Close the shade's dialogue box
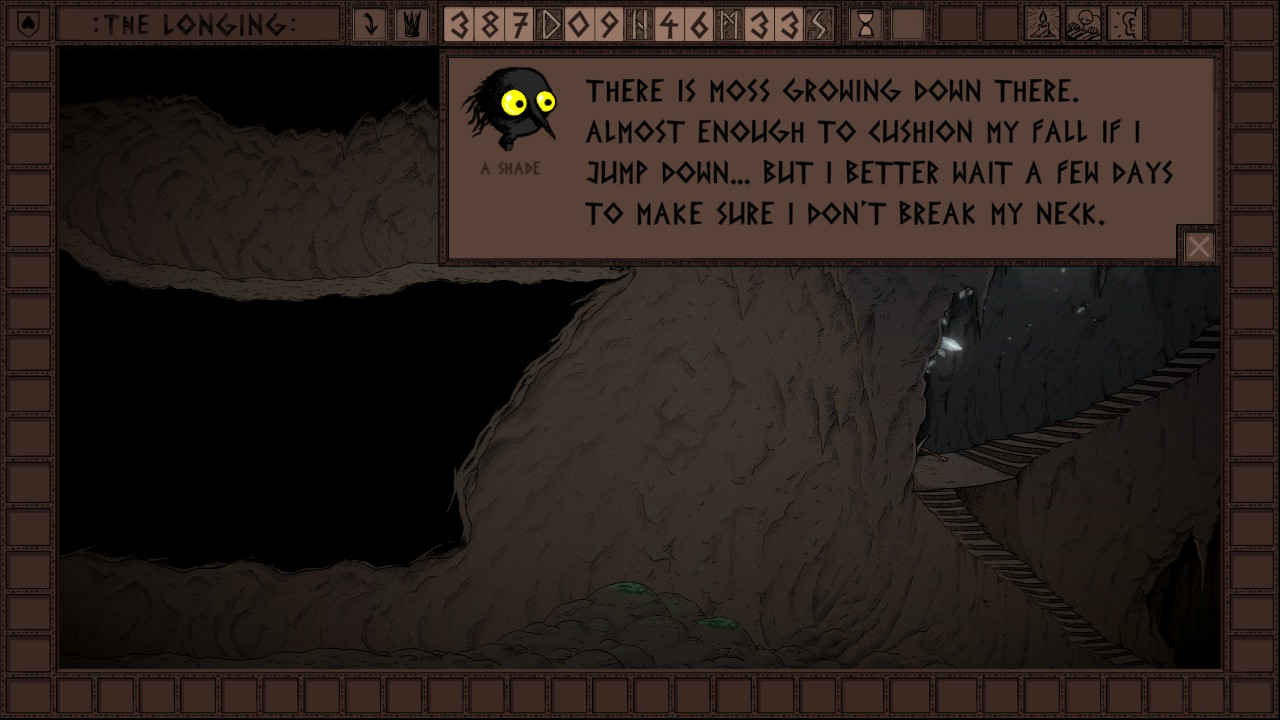 [1198, 246]
